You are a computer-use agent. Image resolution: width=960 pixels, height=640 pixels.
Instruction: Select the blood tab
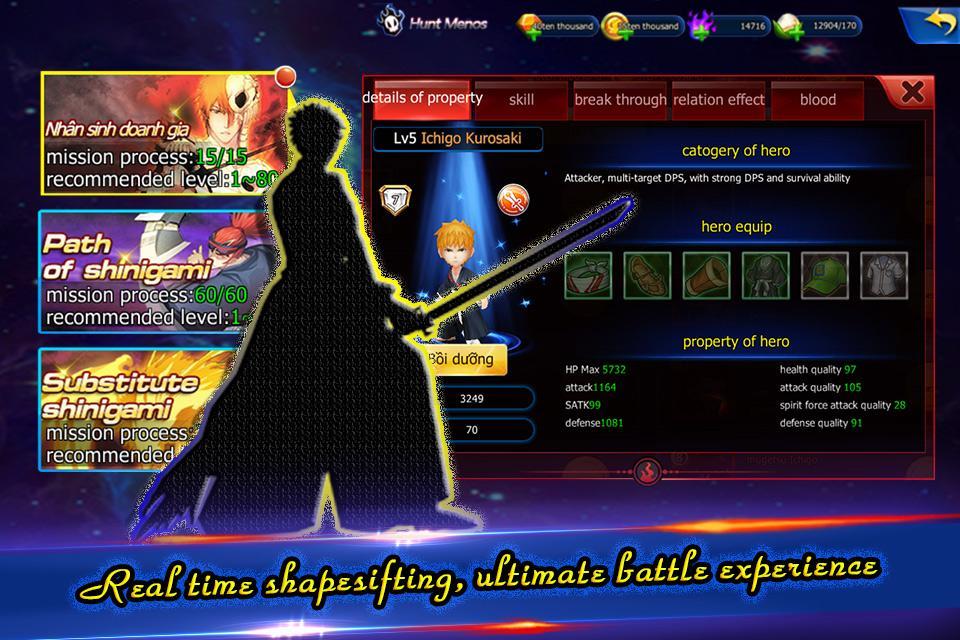pos(817,99)
